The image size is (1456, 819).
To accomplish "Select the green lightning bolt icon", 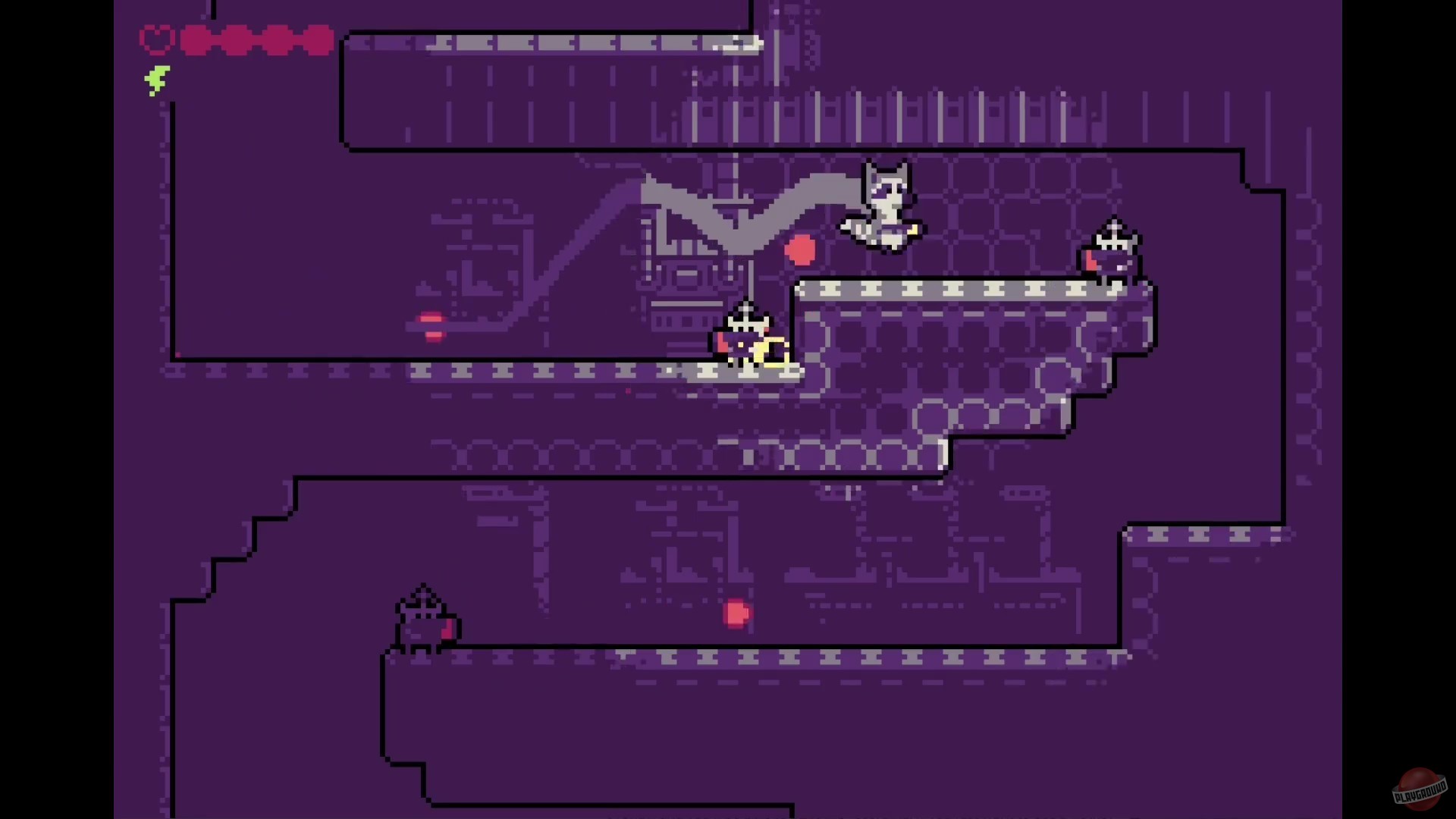I will tap(157, 78).
